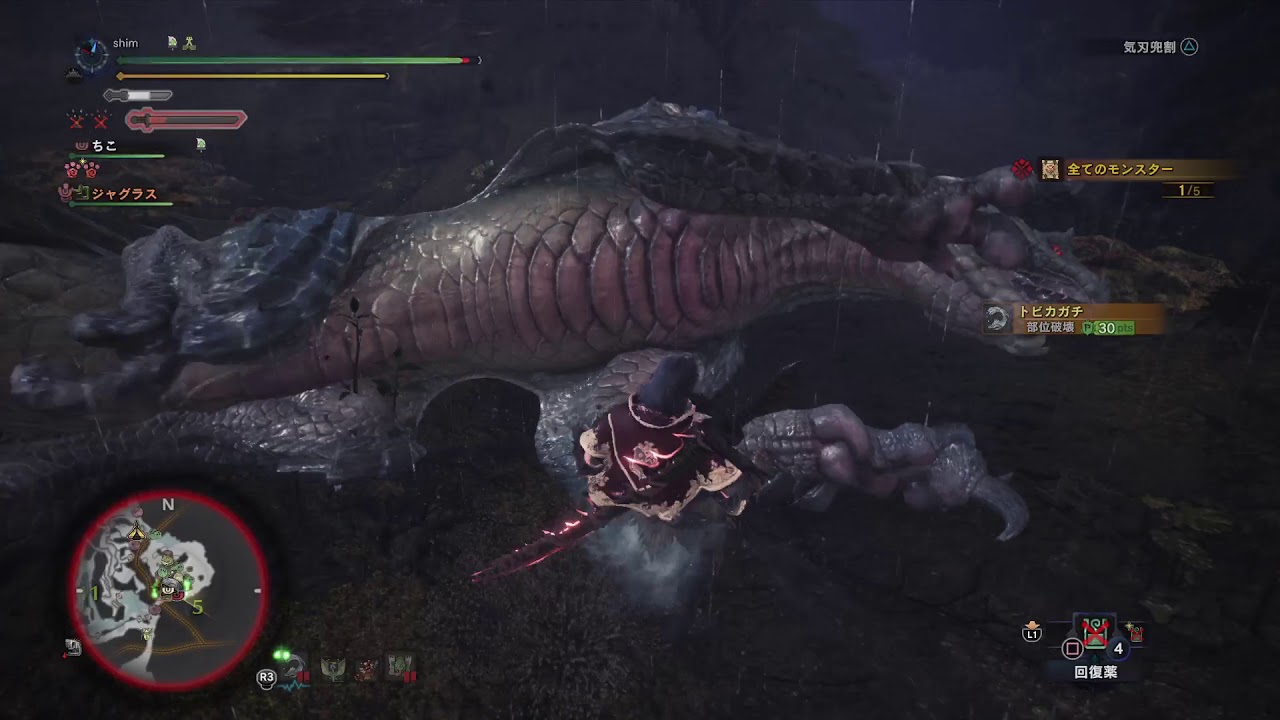Image resolution: width=1280 pixels, height=720 pixels.
Task: Expand the 部位破壊 reward entry
Action: click(x=1051, y=328)
